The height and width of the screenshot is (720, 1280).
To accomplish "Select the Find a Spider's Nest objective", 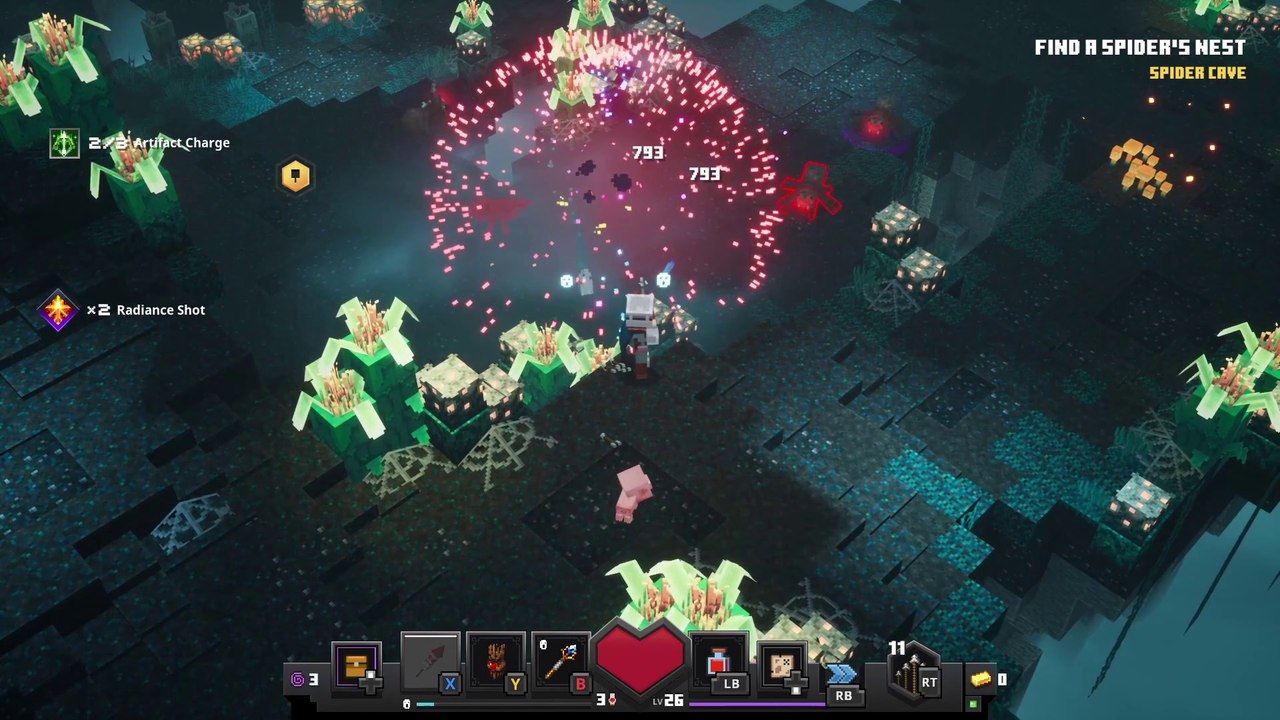I will 1140,48.
